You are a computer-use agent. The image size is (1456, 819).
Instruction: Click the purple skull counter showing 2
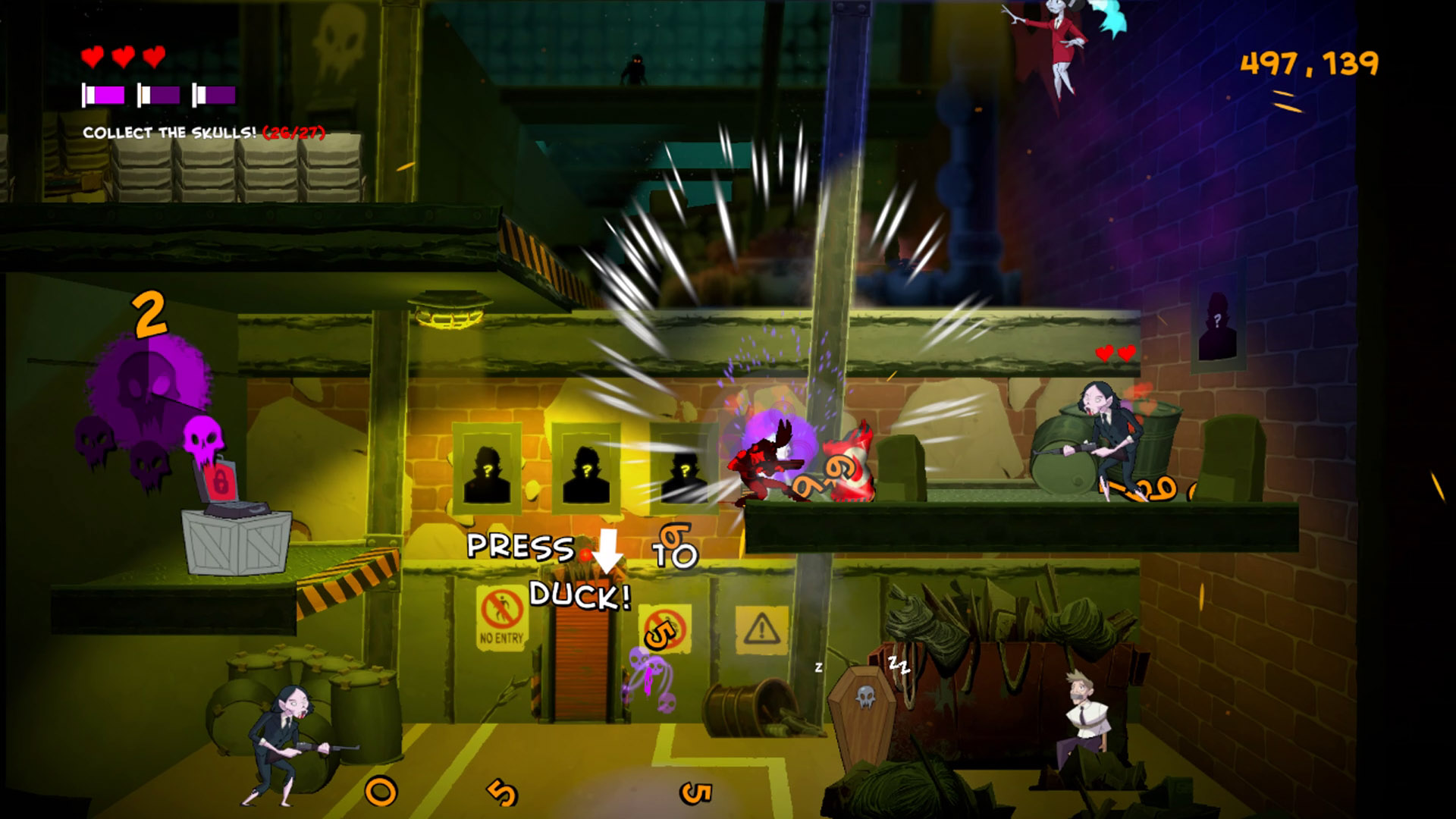tap(149, 314)
